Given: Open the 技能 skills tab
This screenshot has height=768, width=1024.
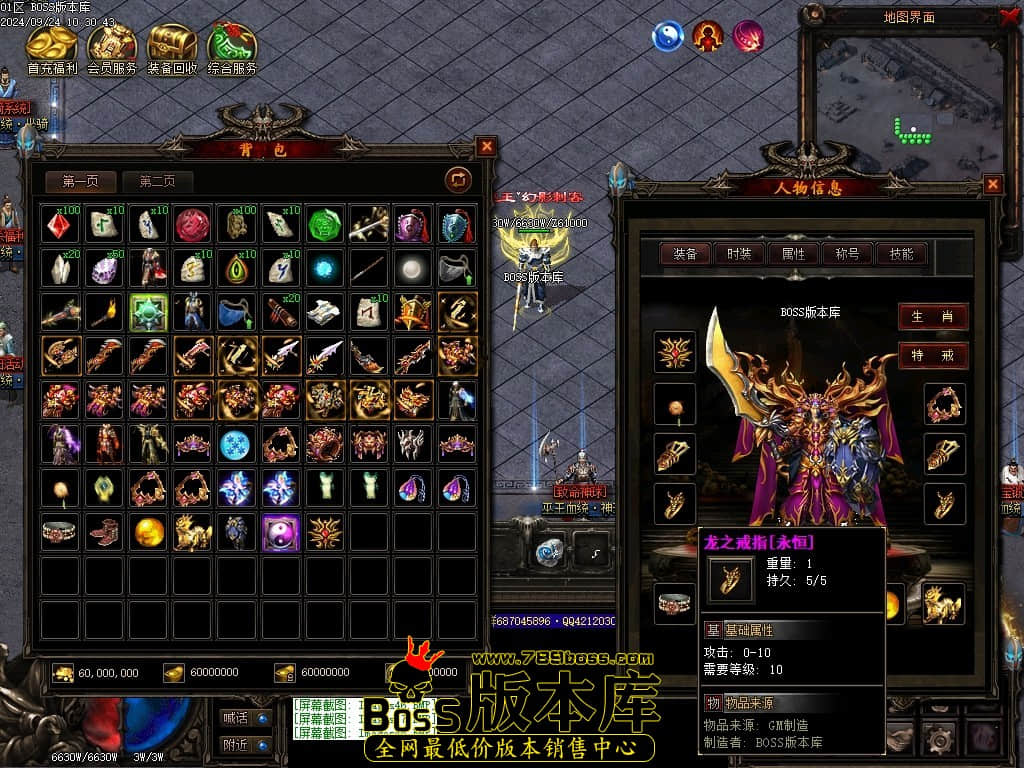Looking at the screenshot, I should pos(901,254).
